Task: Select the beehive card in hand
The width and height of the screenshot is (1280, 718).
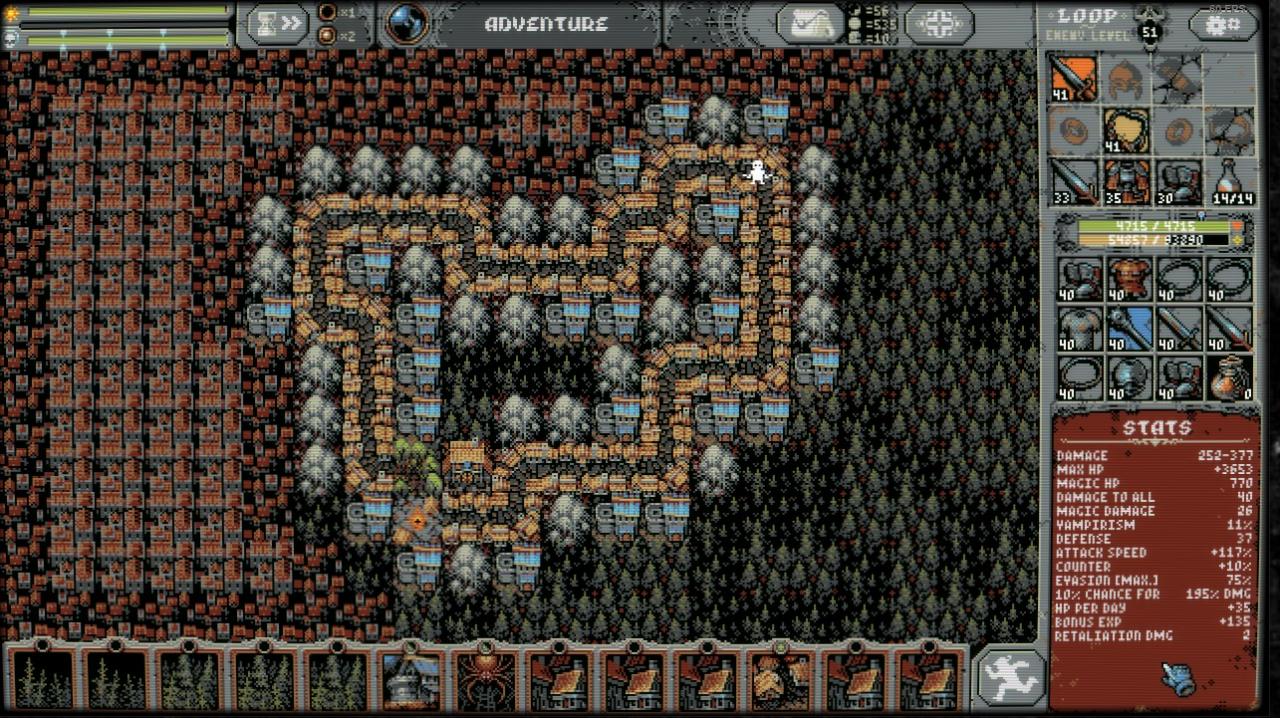Action: [781, 679]
